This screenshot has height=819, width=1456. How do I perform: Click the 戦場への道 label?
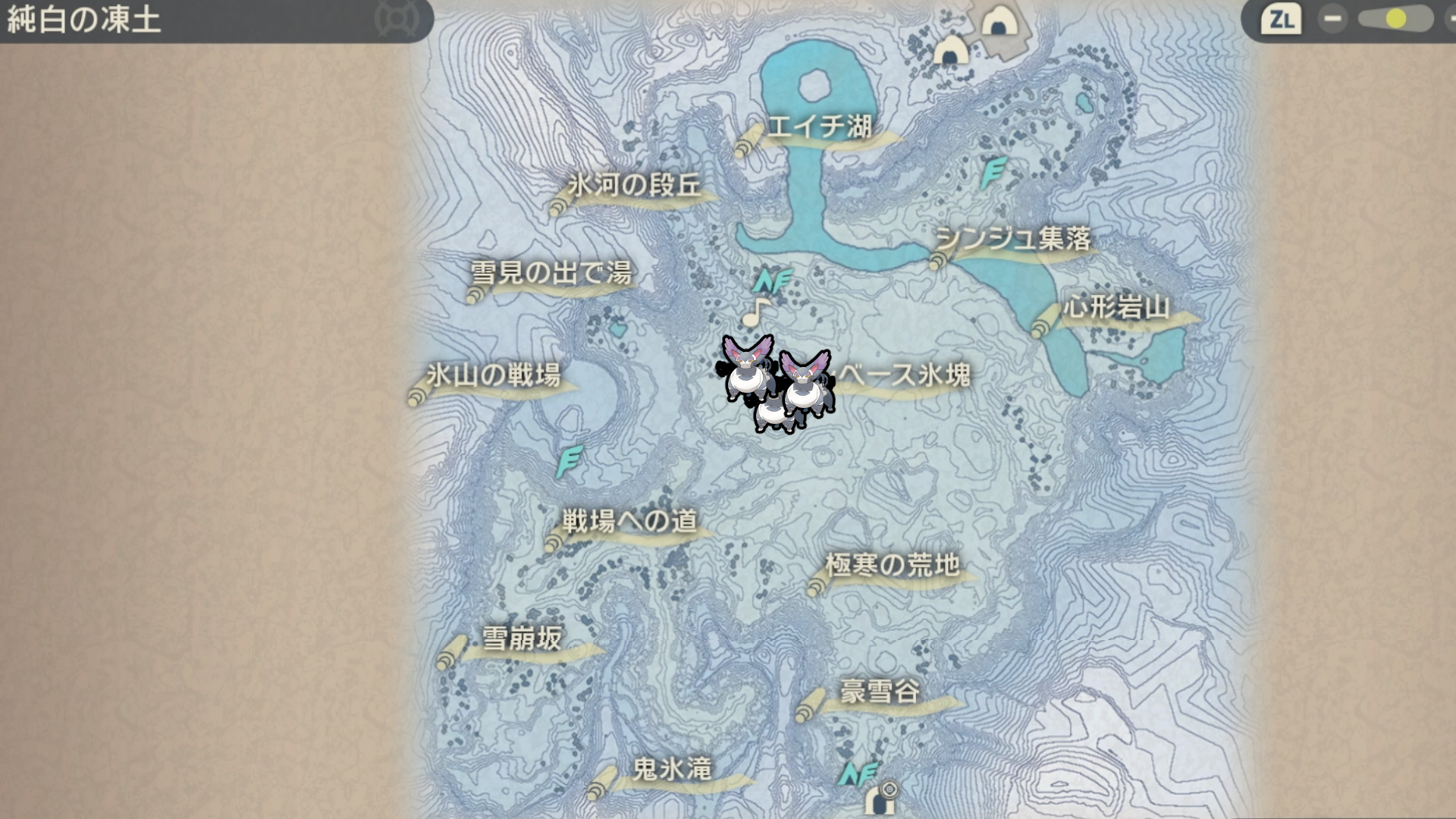(x=629, y=521)
